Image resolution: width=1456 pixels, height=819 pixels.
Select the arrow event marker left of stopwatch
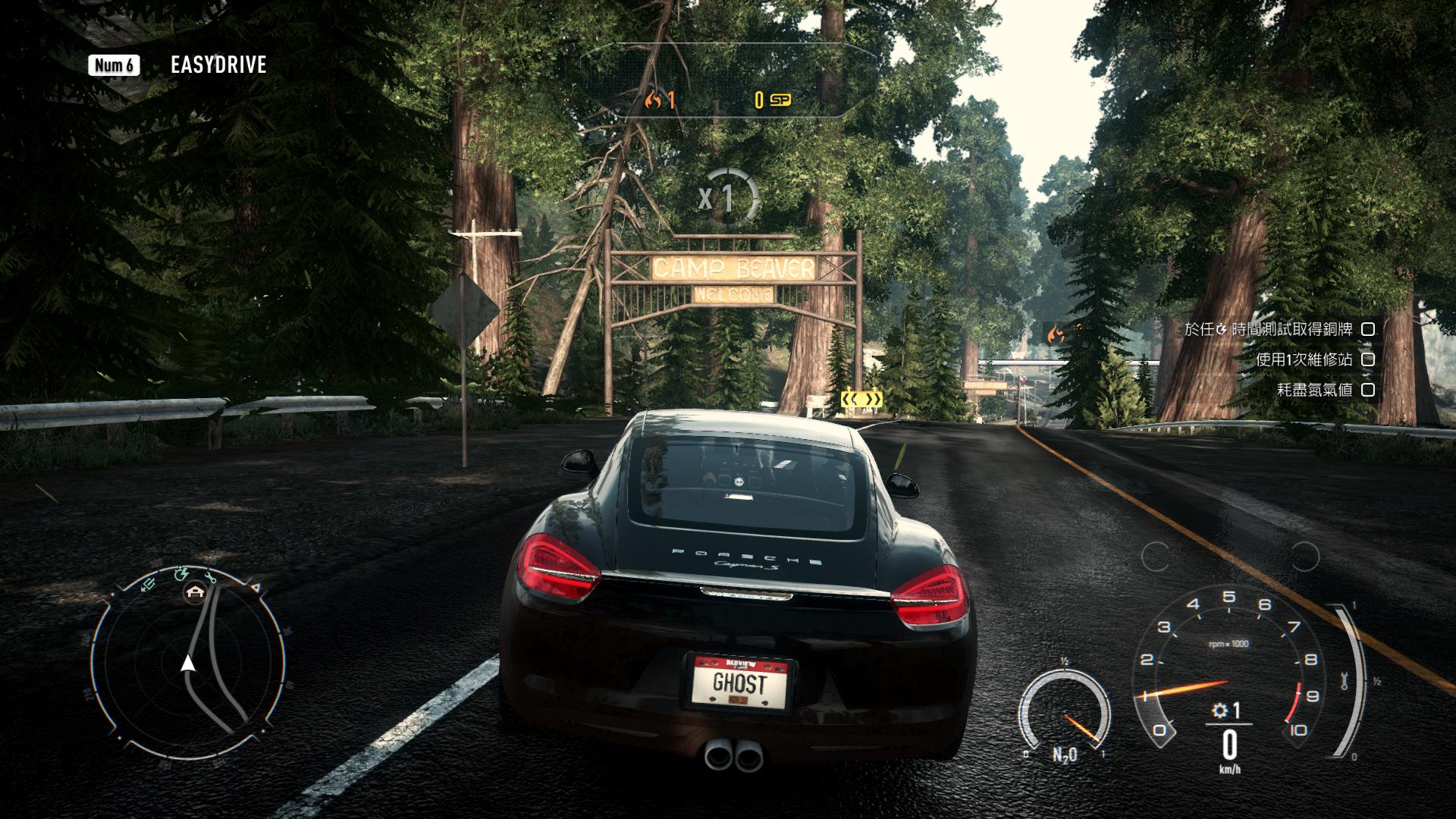click(x=149, y=583)
